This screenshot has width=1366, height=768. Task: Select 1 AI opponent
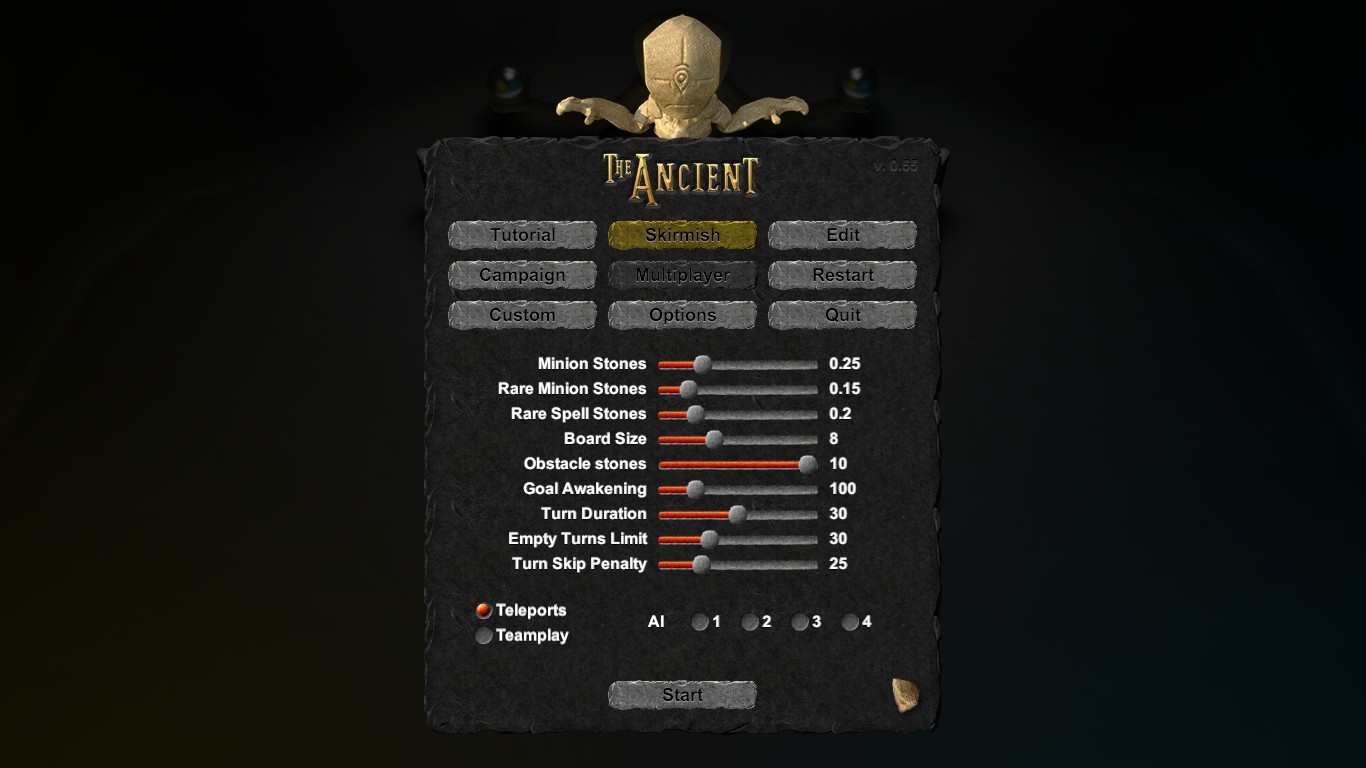point(700,622)
